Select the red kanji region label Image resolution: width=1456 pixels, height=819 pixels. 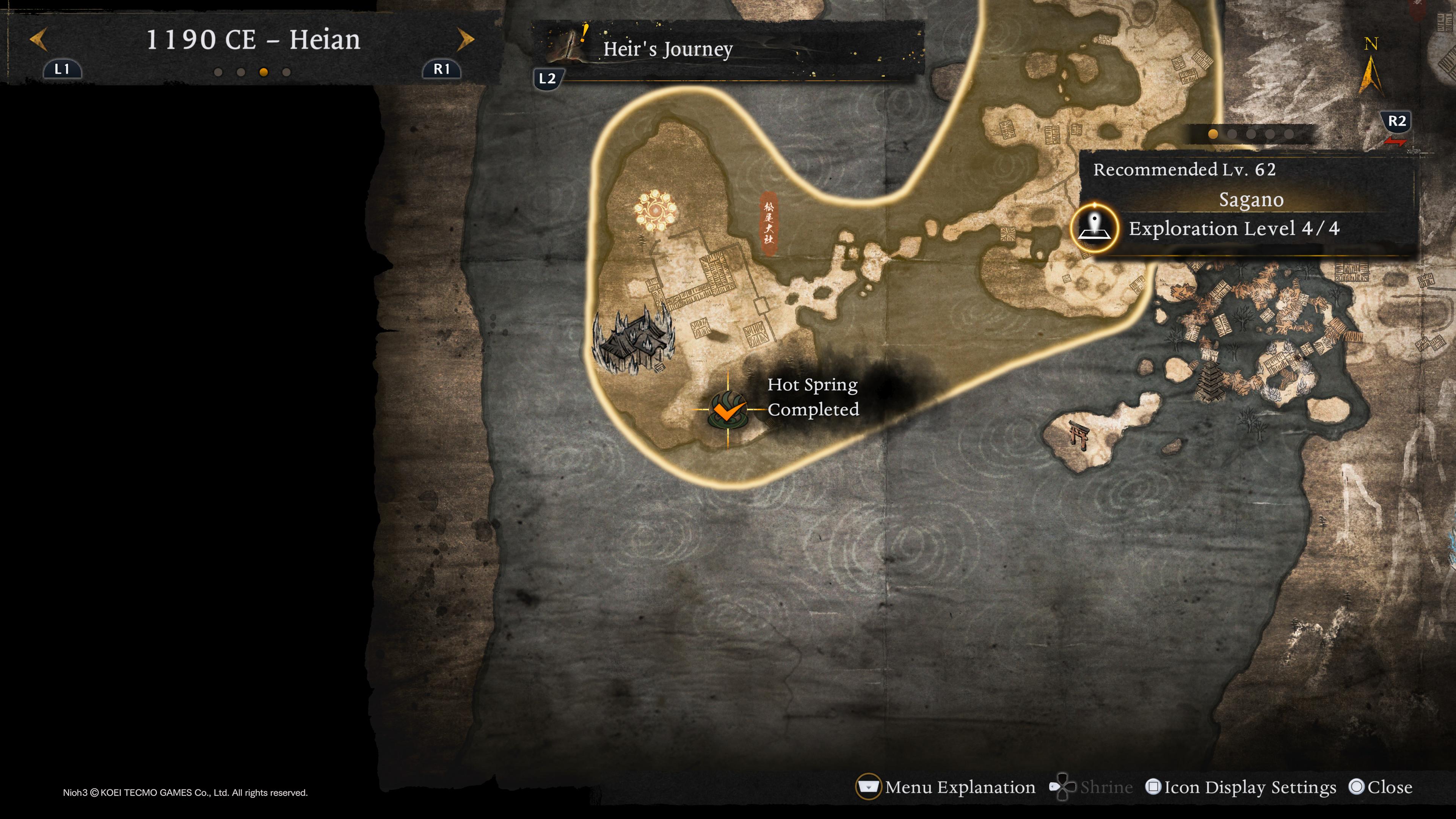click(768, 223)
